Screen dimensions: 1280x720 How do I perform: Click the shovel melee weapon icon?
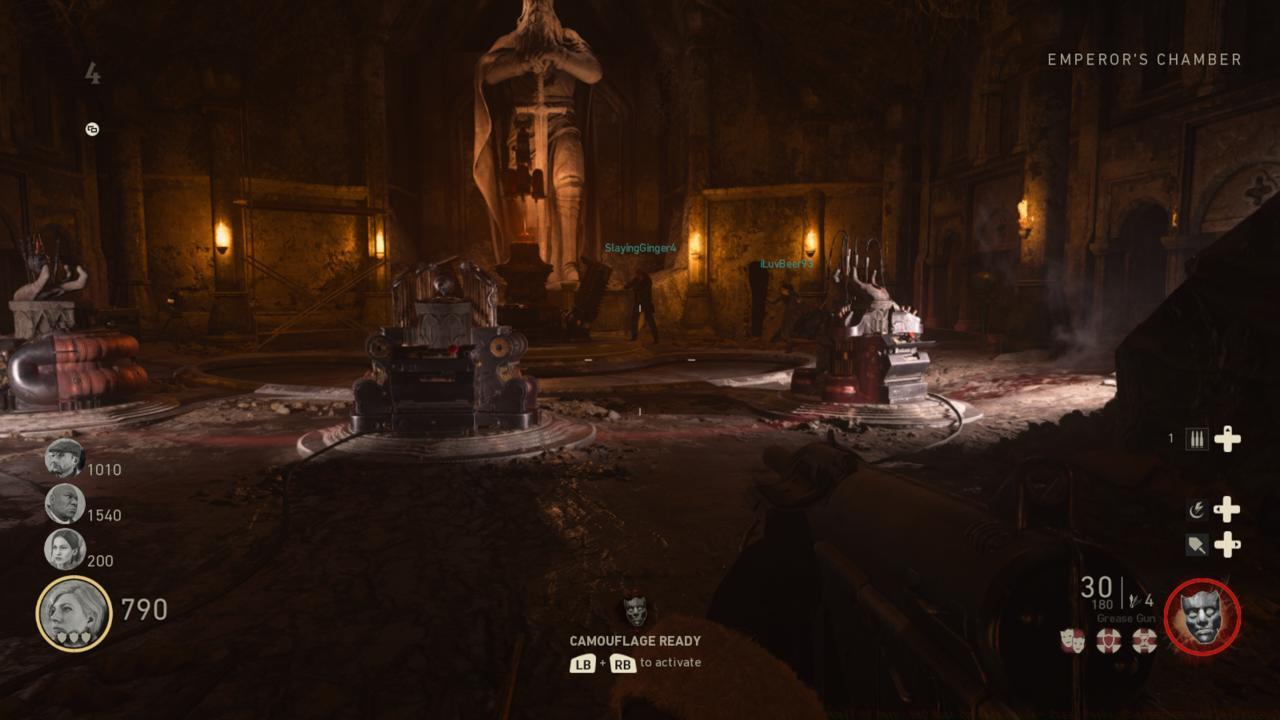coord(1199,544)
